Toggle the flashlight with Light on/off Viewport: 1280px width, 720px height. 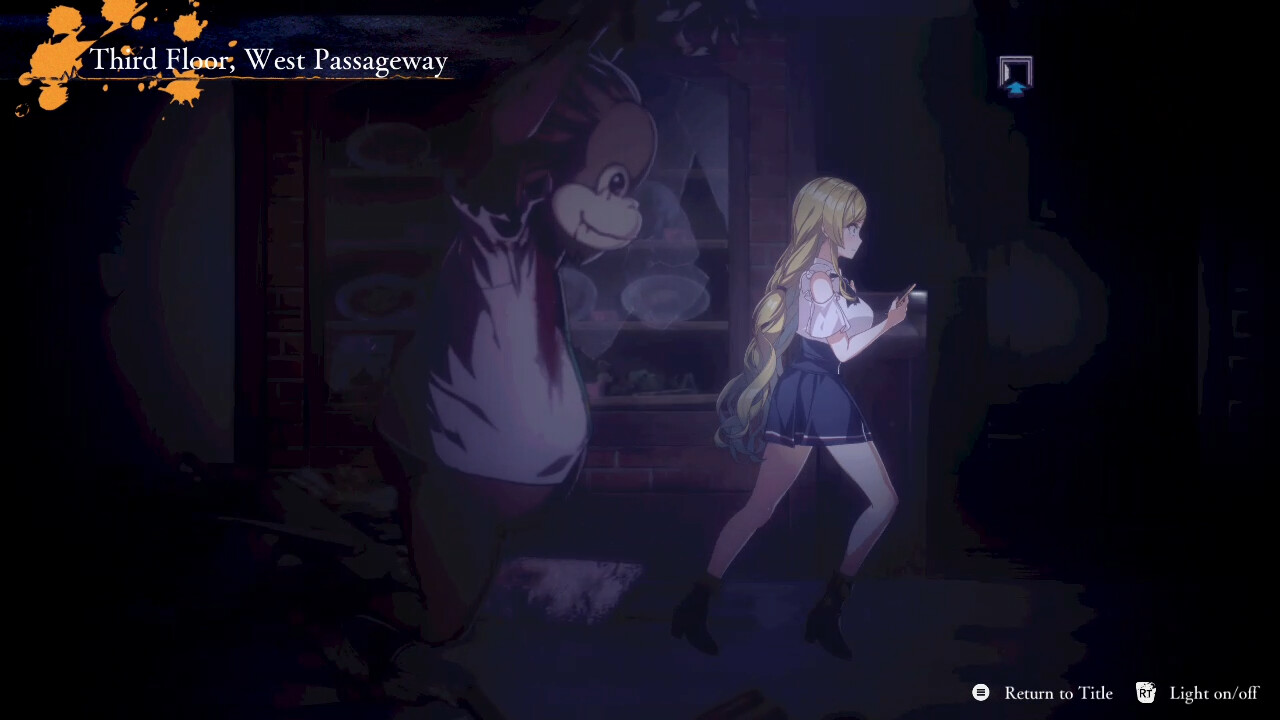(1215, 692)
